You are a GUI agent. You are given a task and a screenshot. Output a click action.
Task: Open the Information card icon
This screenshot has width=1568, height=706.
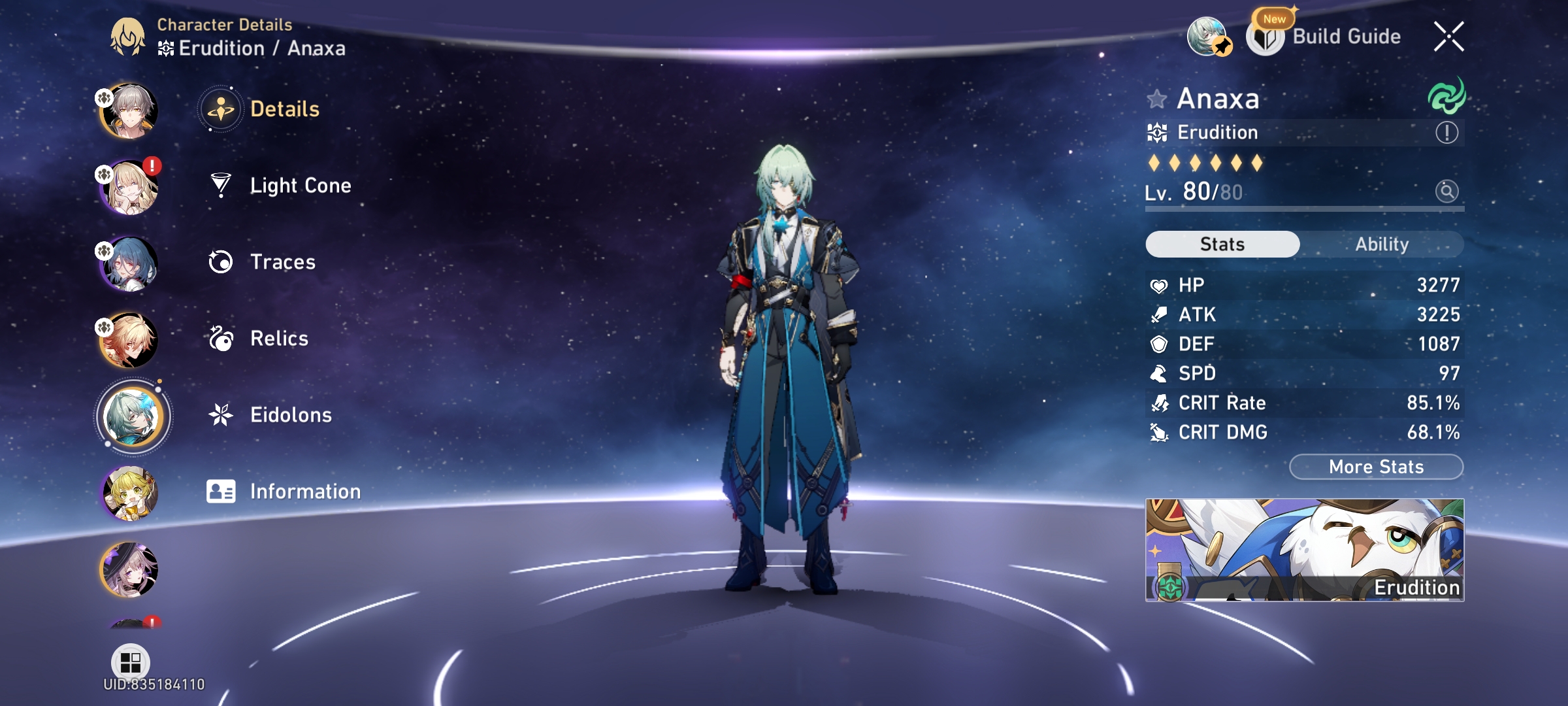221,490
